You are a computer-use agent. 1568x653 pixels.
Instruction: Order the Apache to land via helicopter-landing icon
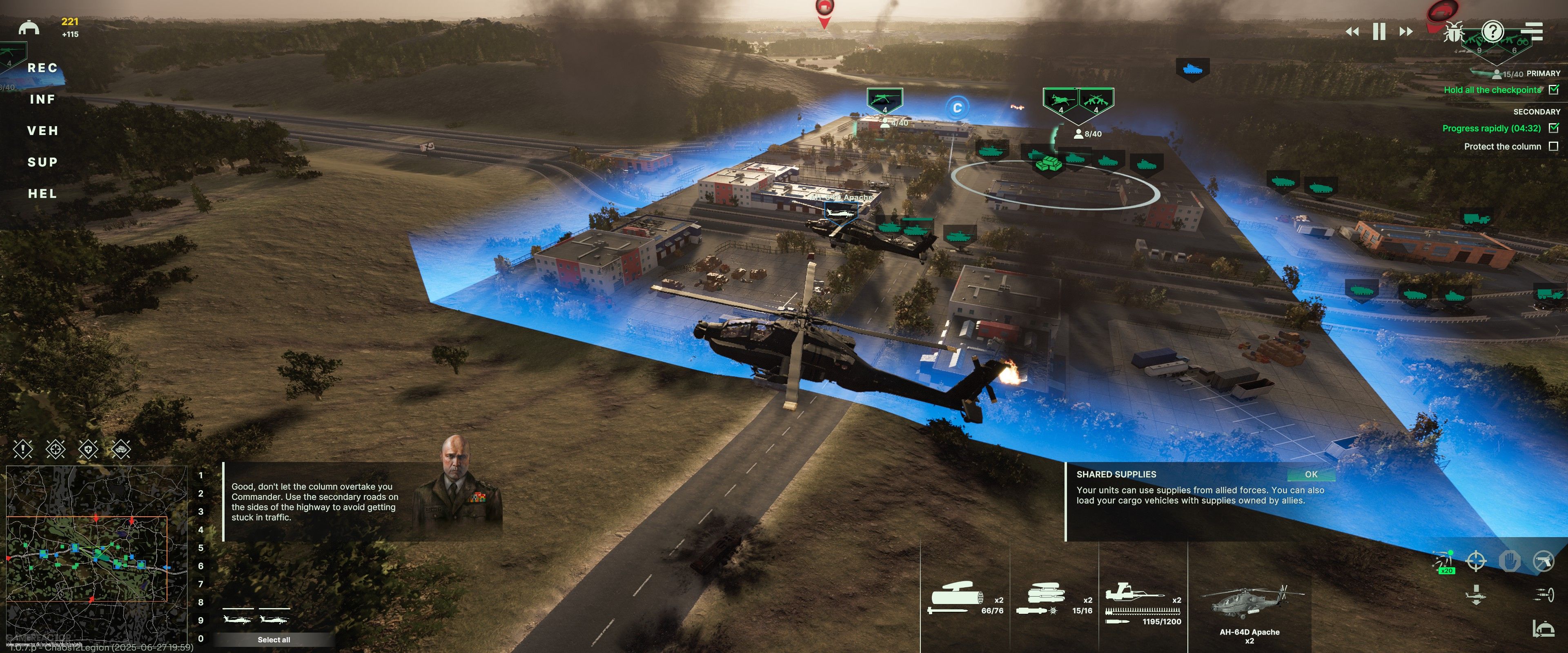click(1476, 595)
